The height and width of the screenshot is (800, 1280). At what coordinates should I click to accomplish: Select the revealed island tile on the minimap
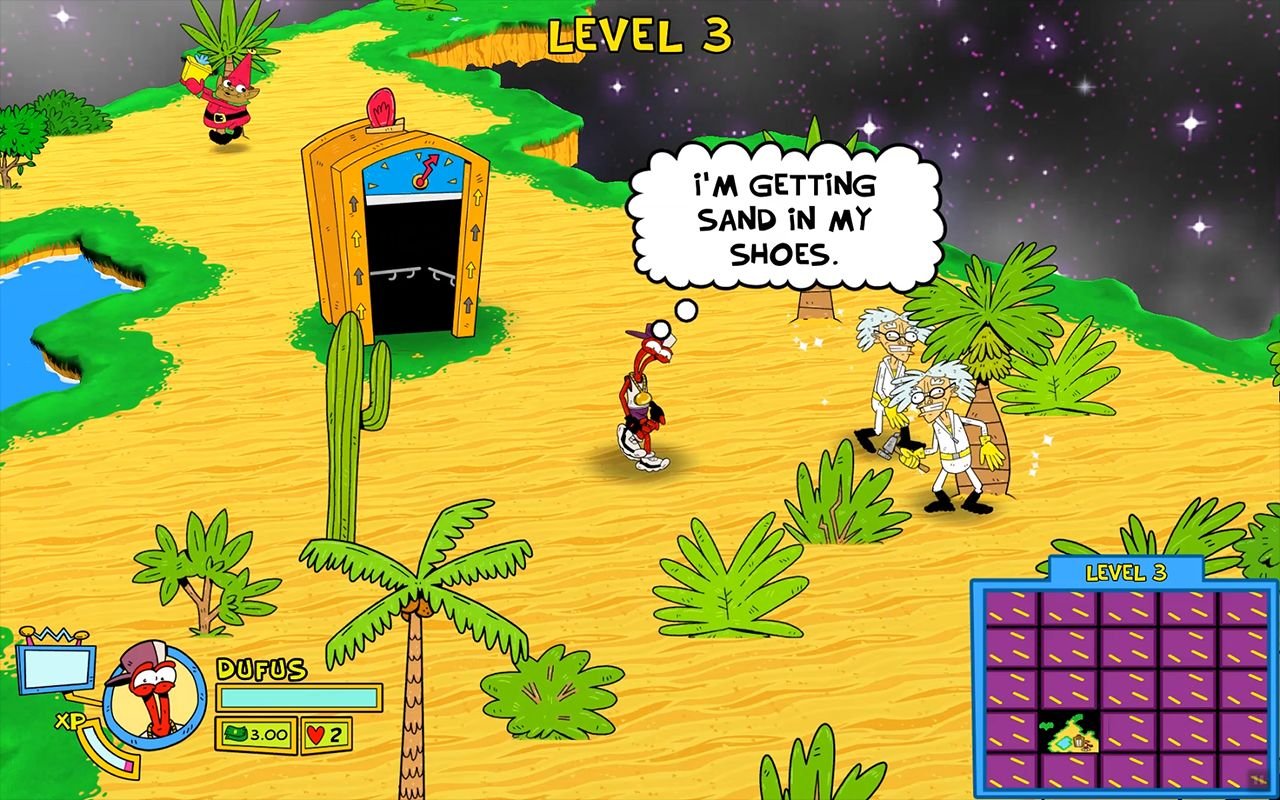click(x=1068, y=732)
